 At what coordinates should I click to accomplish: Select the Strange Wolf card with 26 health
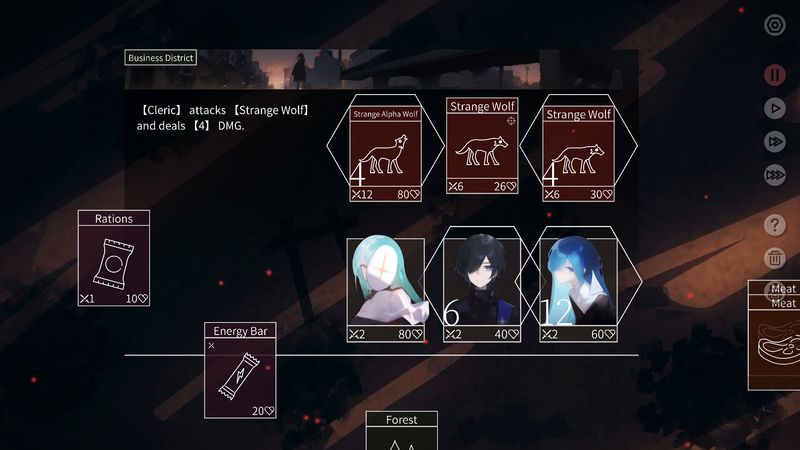(482, 145)
